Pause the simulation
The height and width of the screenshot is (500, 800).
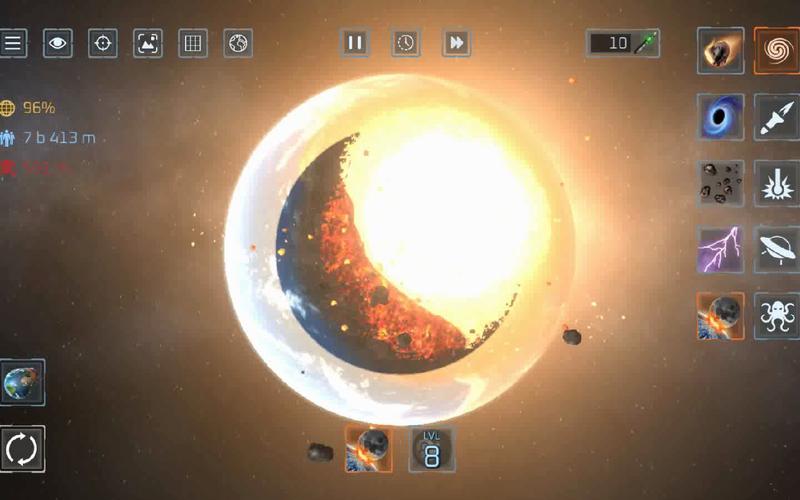coord(355,43)
